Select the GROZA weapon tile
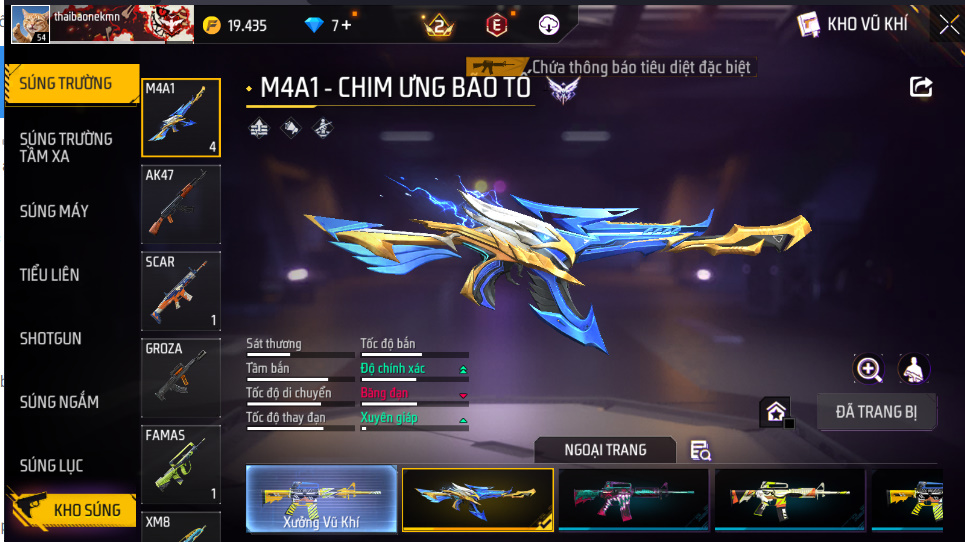The image size is (965, 542). [181, 378]
